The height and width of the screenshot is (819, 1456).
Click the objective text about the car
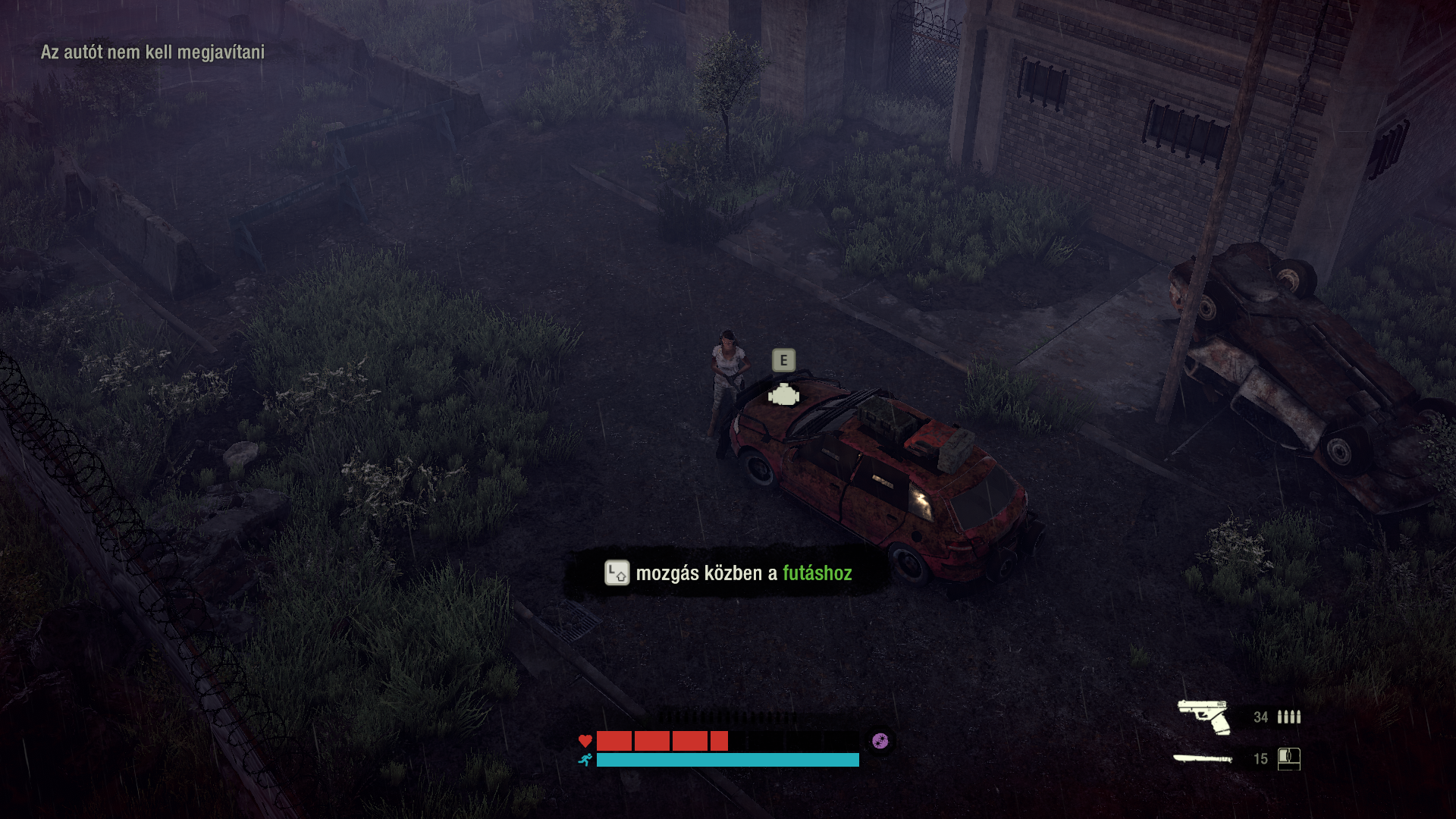coord(152,52)
